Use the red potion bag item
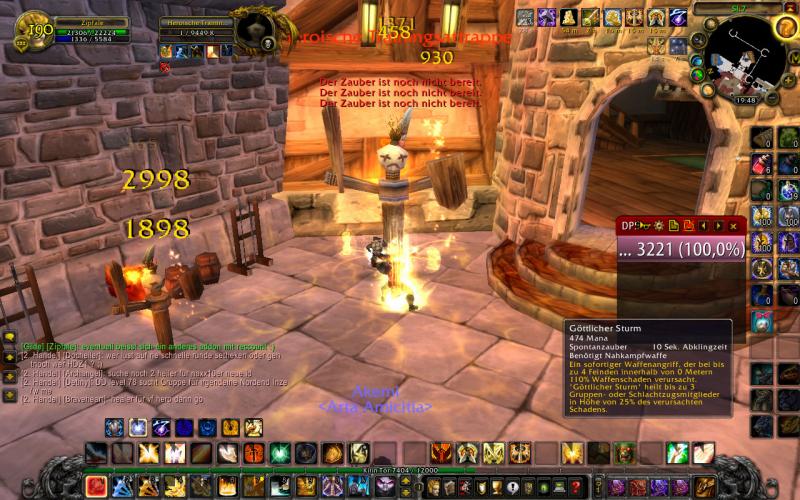This screenshot has width=800, height=500. (762, 164)
